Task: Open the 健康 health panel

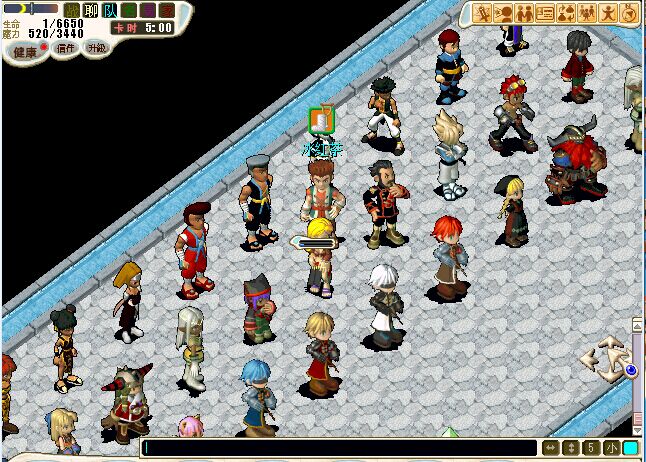Action: [26, 51]
